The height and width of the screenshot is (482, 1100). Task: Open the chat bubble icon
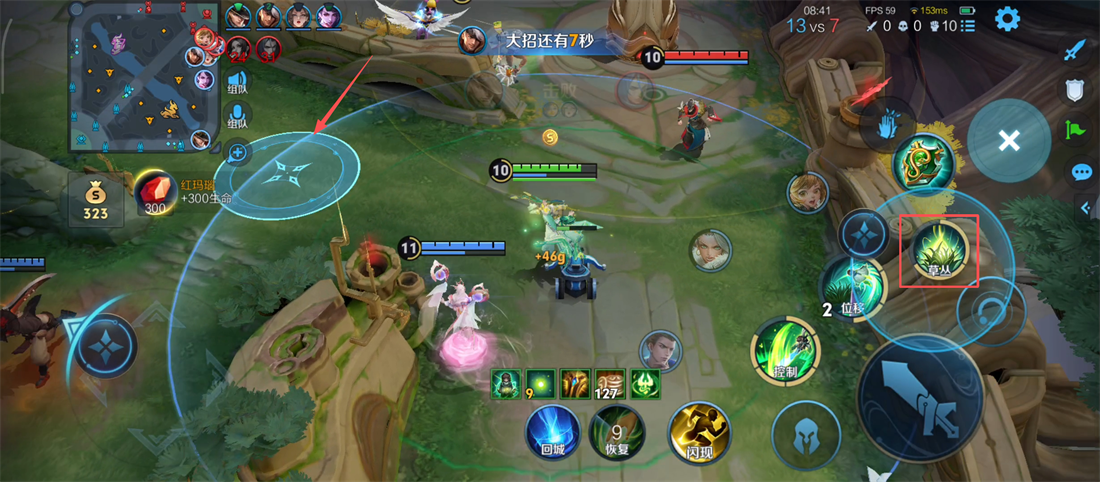click(1081, 172)
